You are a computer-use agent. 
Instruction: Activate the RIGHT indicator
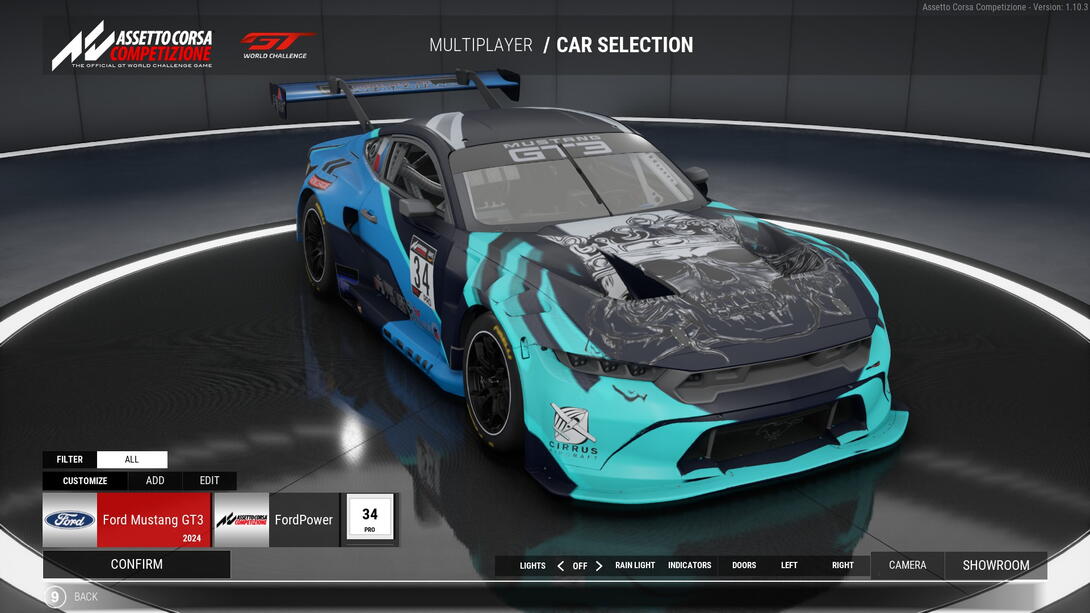843,566
